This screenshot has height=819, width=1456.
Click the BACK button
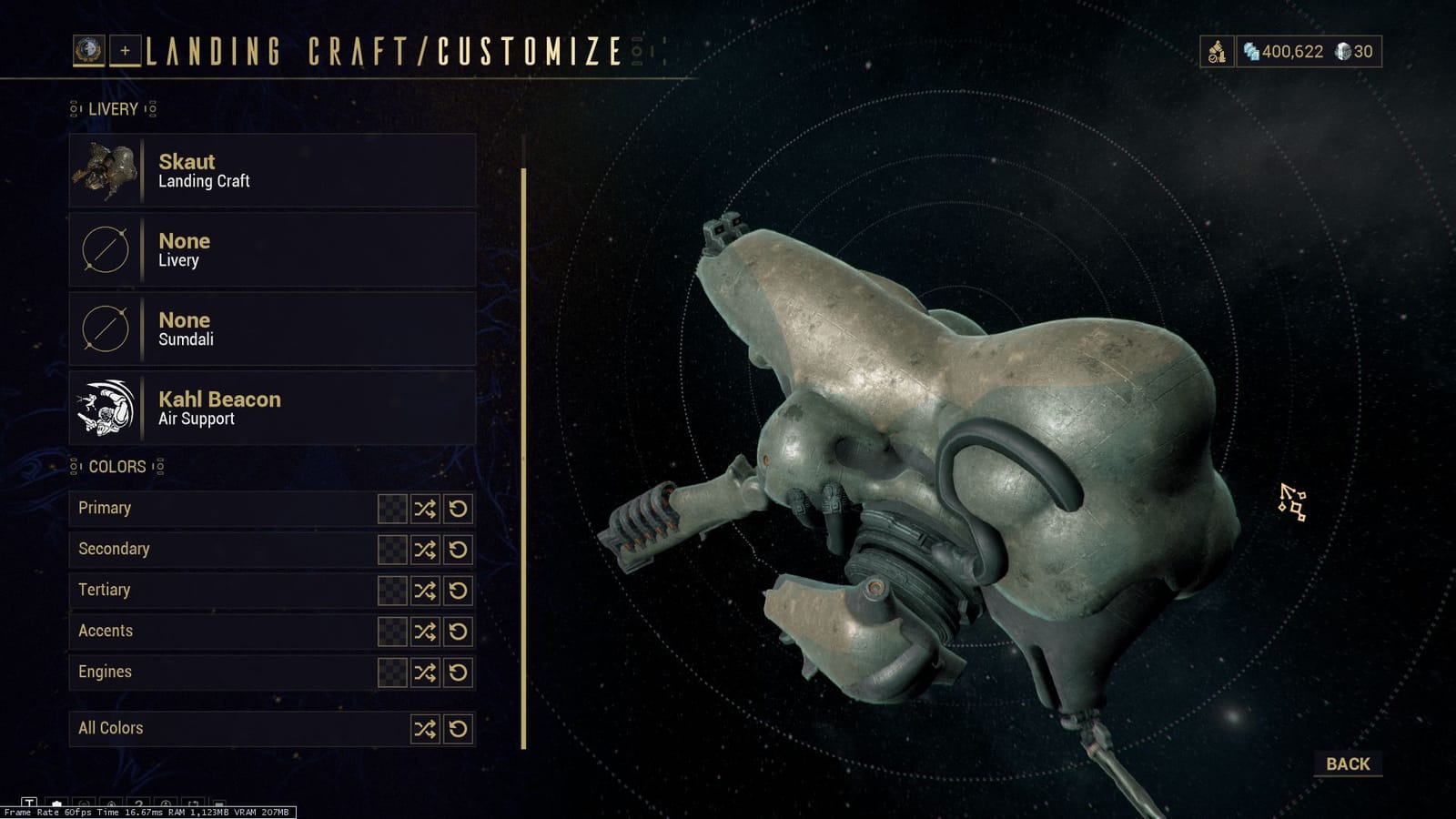pyautogui.click(x=1348, y=763)
